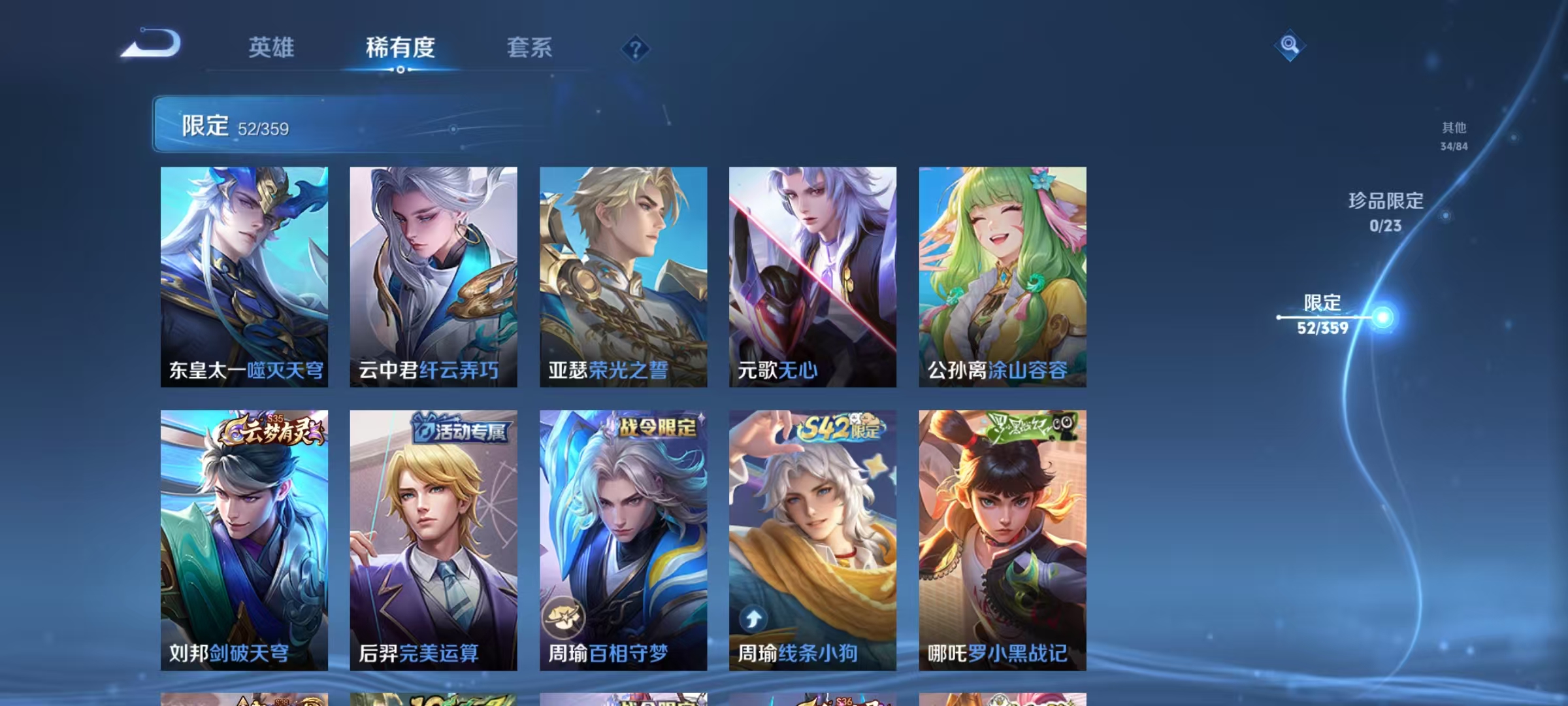
Task: Click the question mark help icon
Action: [634, 49]
